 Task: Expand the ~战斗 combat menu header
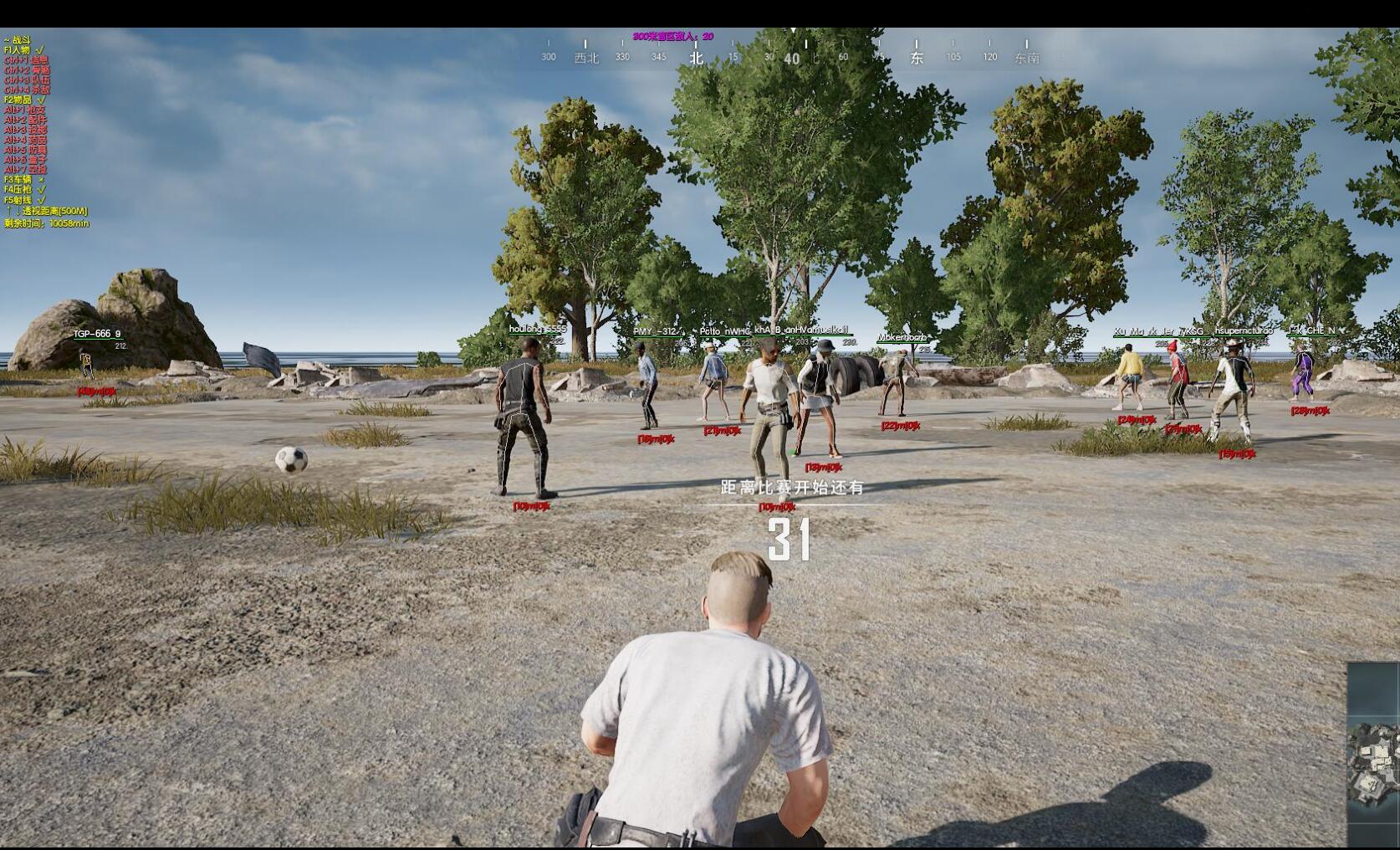coord(18,38)
